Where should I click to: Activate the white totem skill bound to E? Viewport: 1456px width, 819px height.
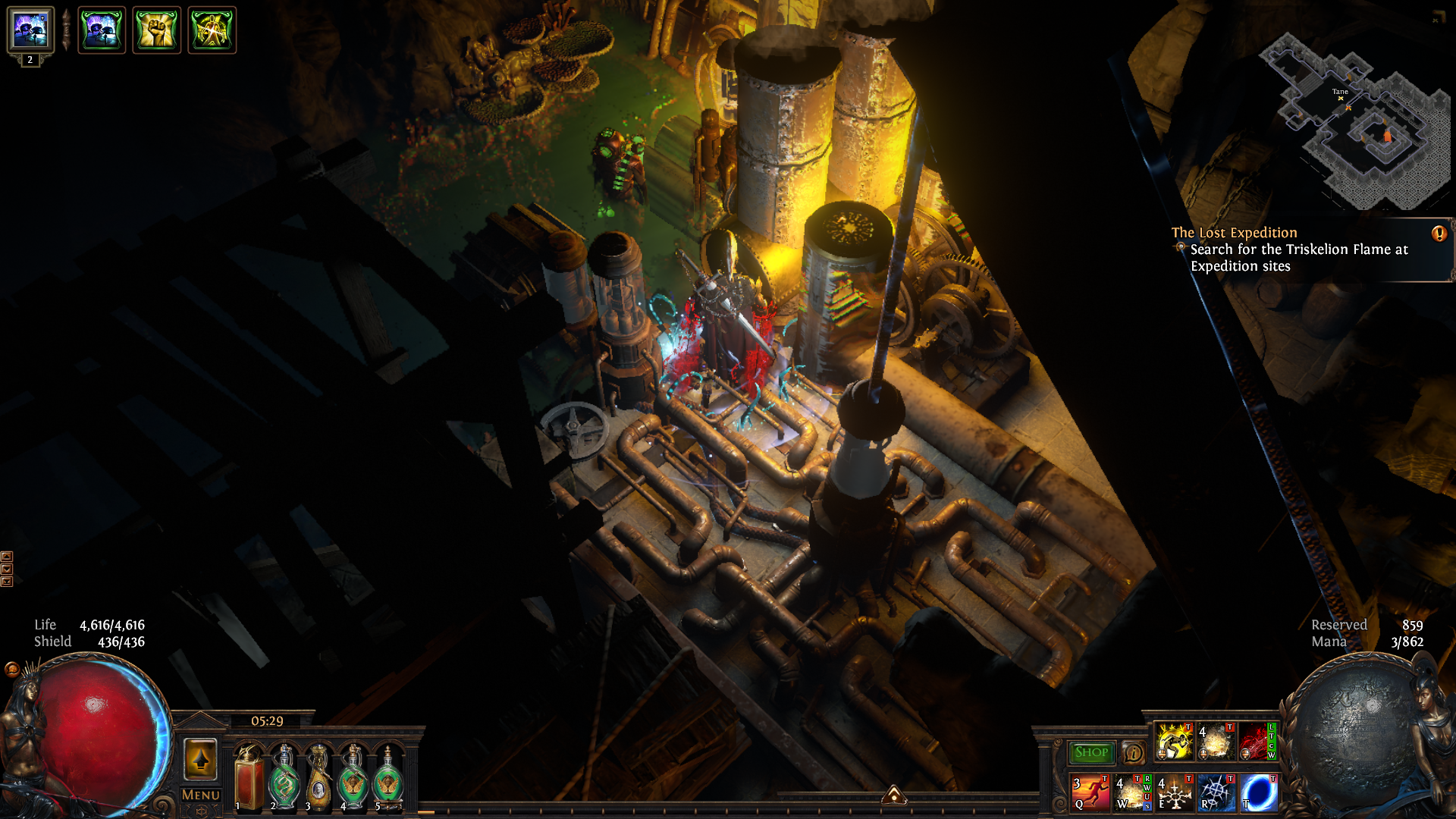pyautogui.click(x=1174, y=792)
